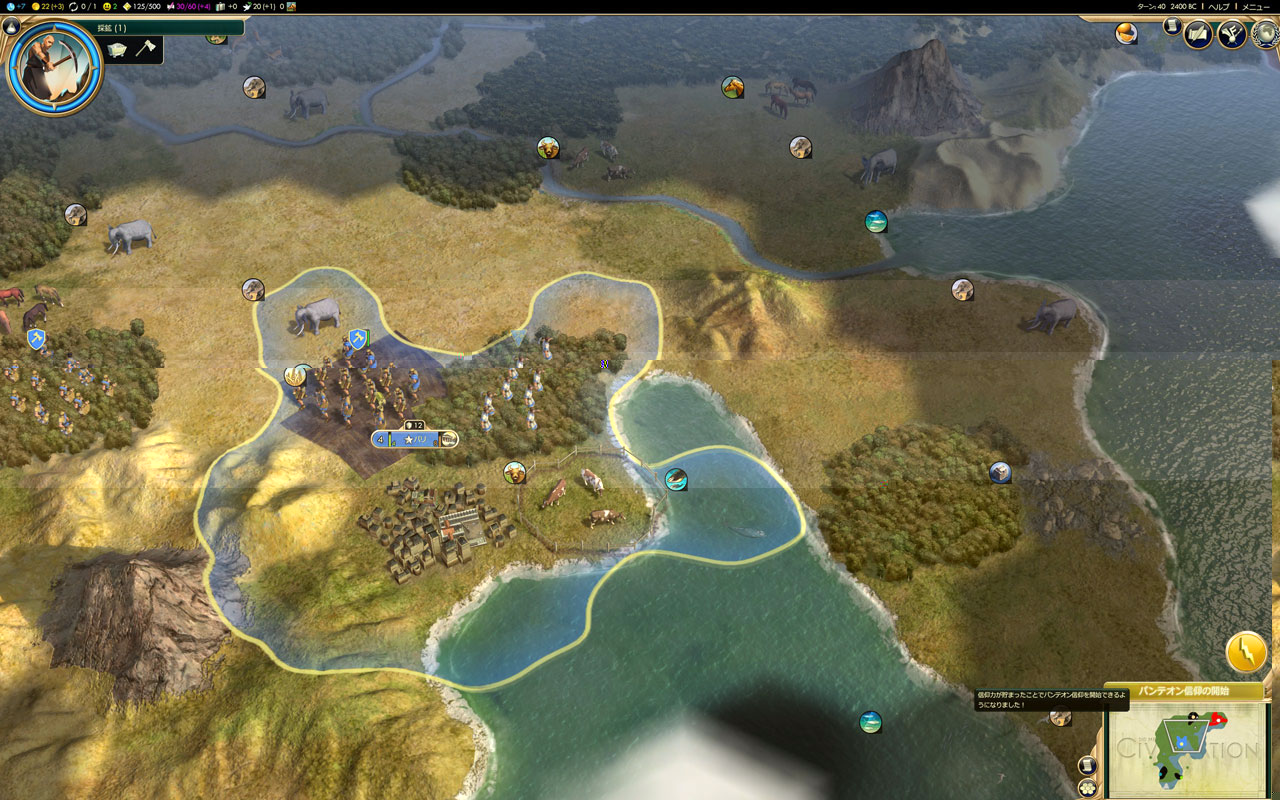The width and height of the screenshot is (1280, 800).
Task: Open the happiness smiley overview
Action: [x=110, y=6]
